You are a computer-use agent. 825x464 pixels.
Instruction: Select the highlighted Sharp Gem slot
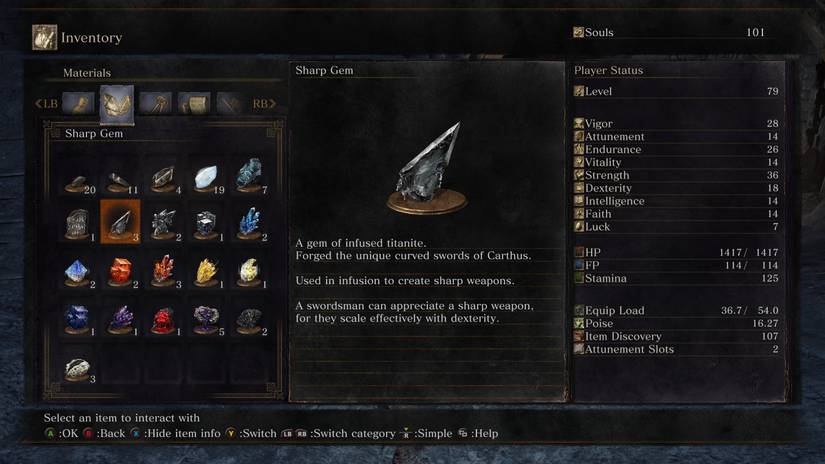click(119, 222)
